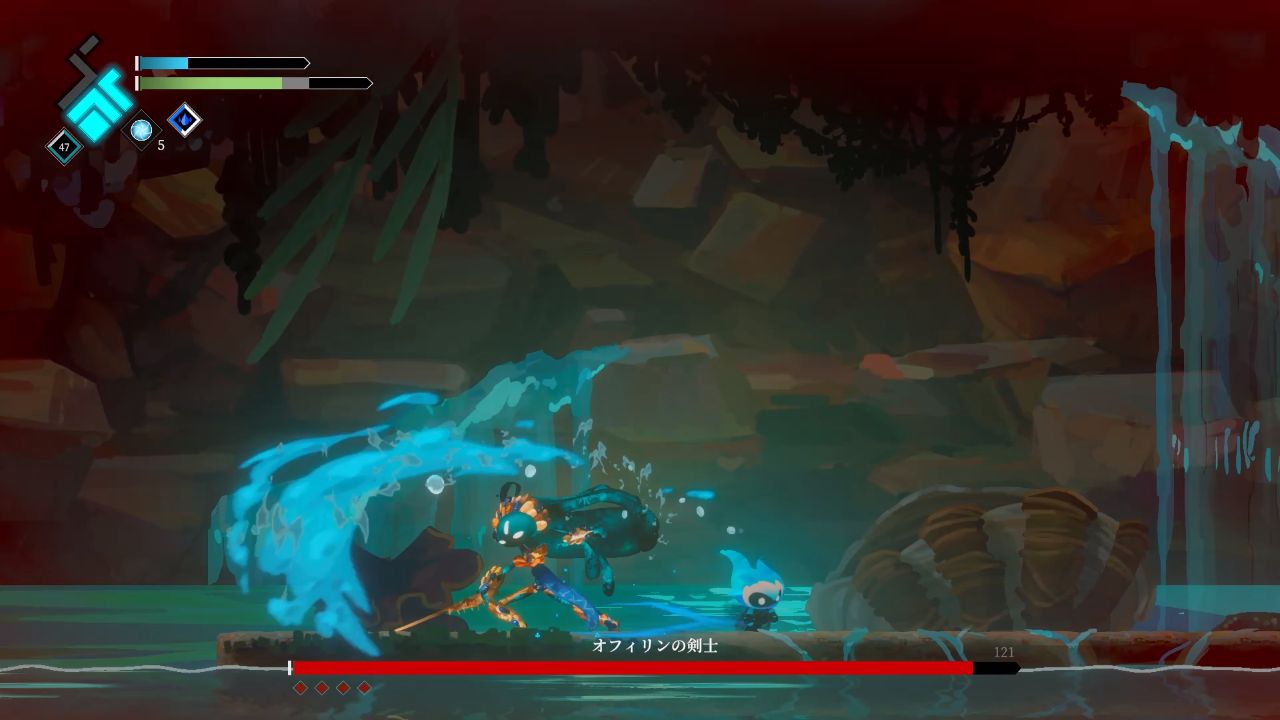Activate the blue water droplet ability

[184, 121]
